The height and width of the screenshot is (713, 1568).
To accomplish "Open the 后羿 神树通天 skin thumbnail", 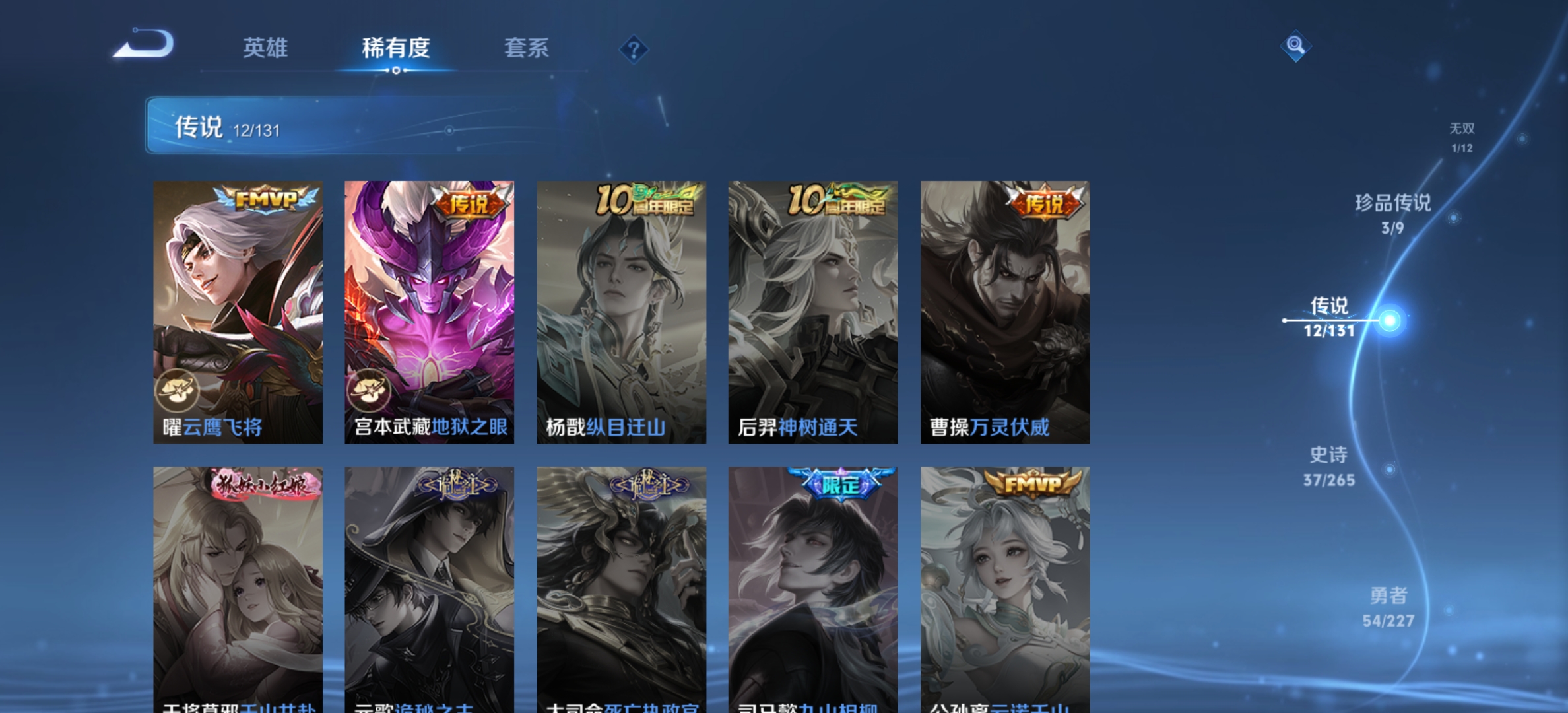I will [x=810, y=310].
